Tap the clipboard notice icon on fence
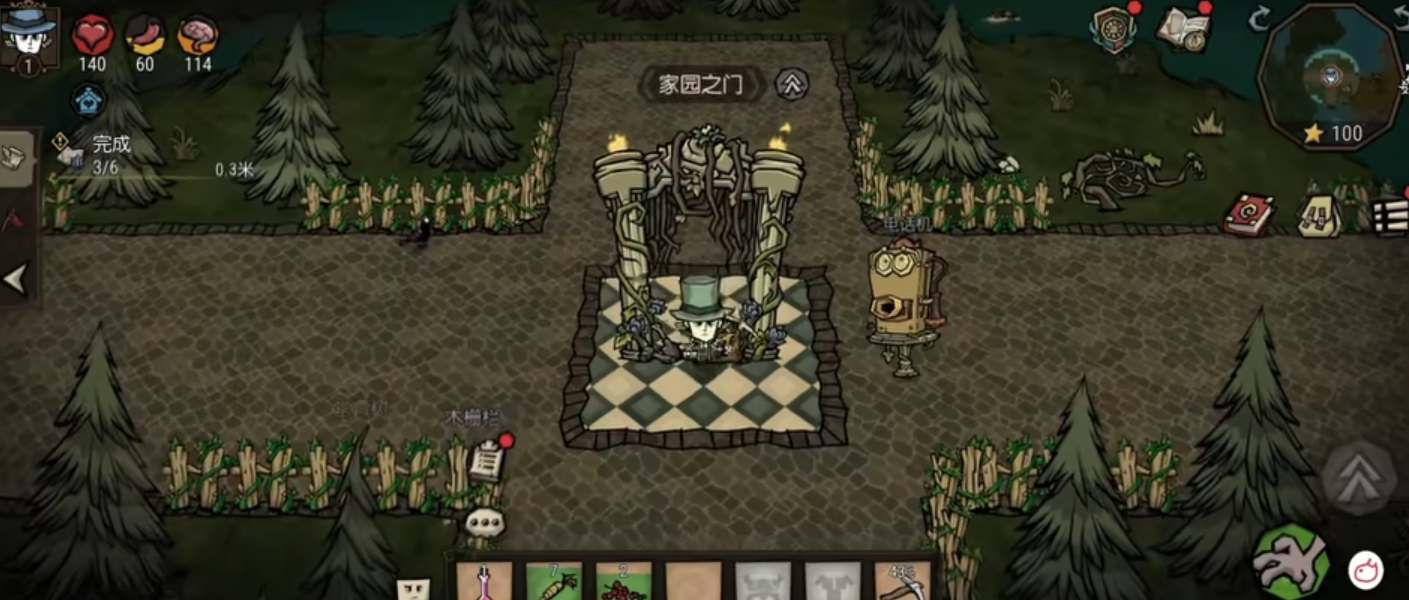Image resolution: width=1409 pixels, height=600 pixels. tap(487, 460)
